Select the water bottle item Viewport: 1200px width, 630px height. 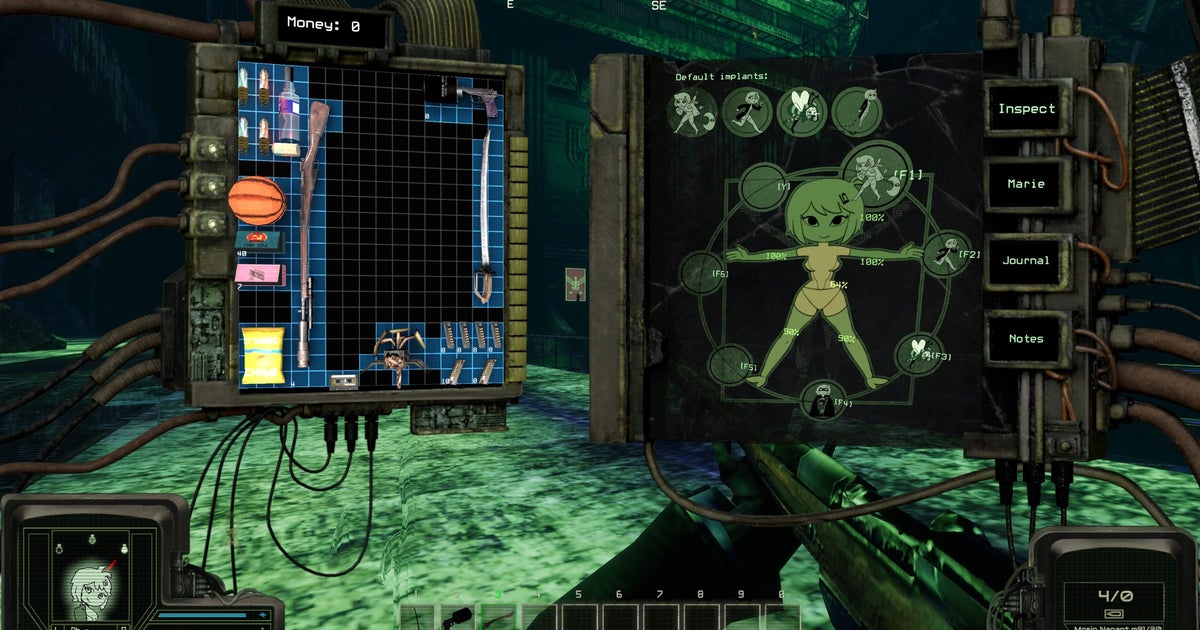click(x=288, y=108)
